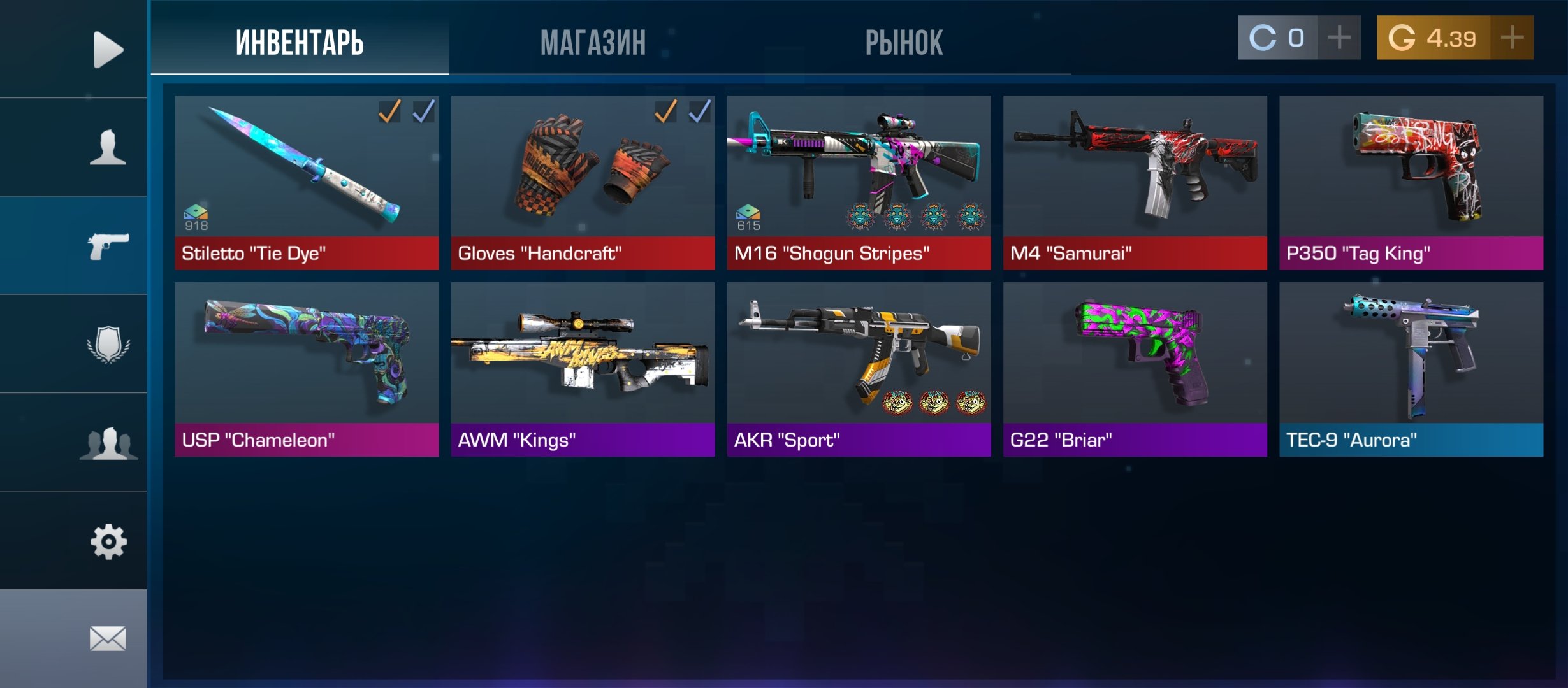This screenshot has width=1568, height=688.
Task: Select the G22 "Briar" pistol
Action: coord(1135,369)
